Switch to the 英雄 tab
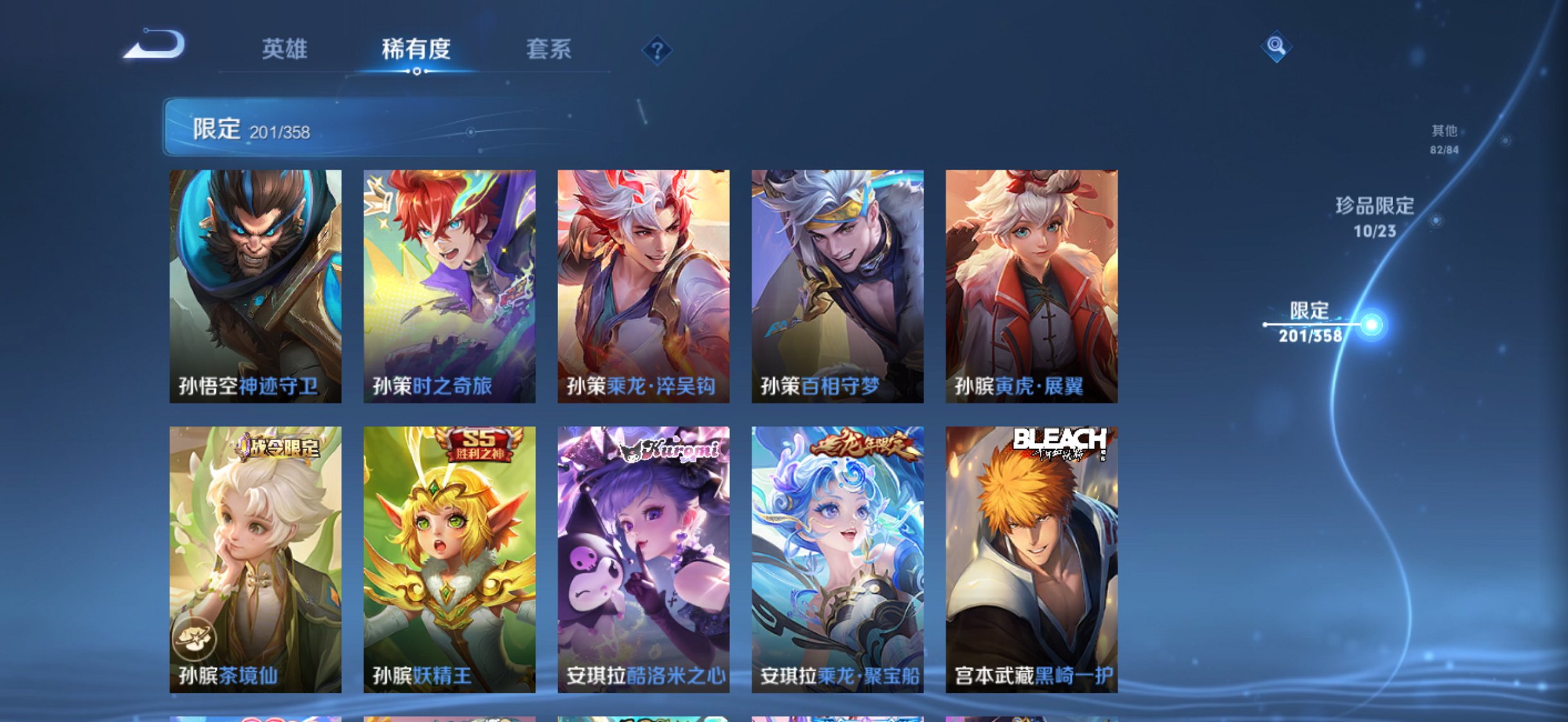1568x722 pixels. [x=286, y=49]
